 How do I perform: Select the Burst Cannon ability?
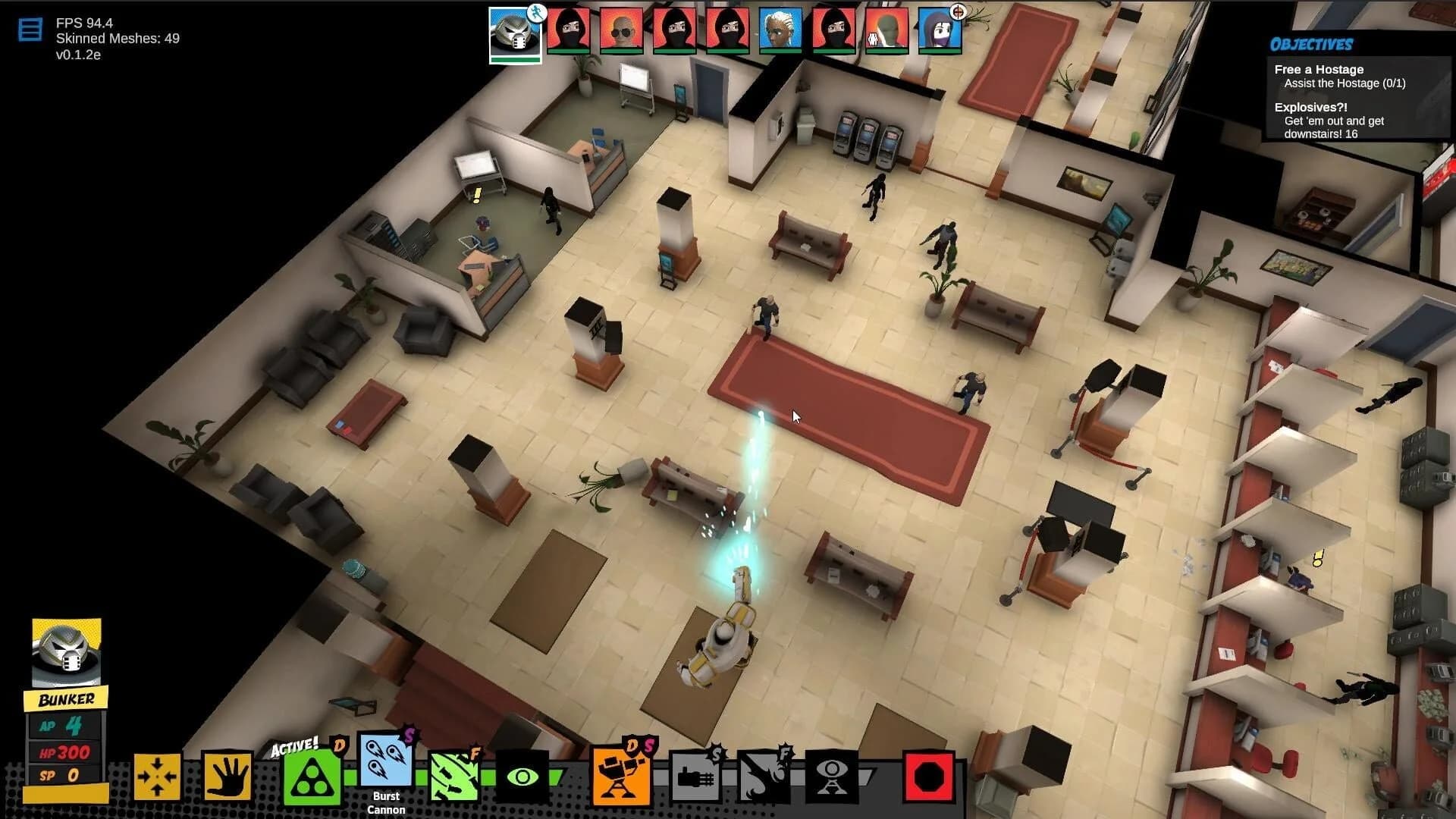click(x=385, y=767)
